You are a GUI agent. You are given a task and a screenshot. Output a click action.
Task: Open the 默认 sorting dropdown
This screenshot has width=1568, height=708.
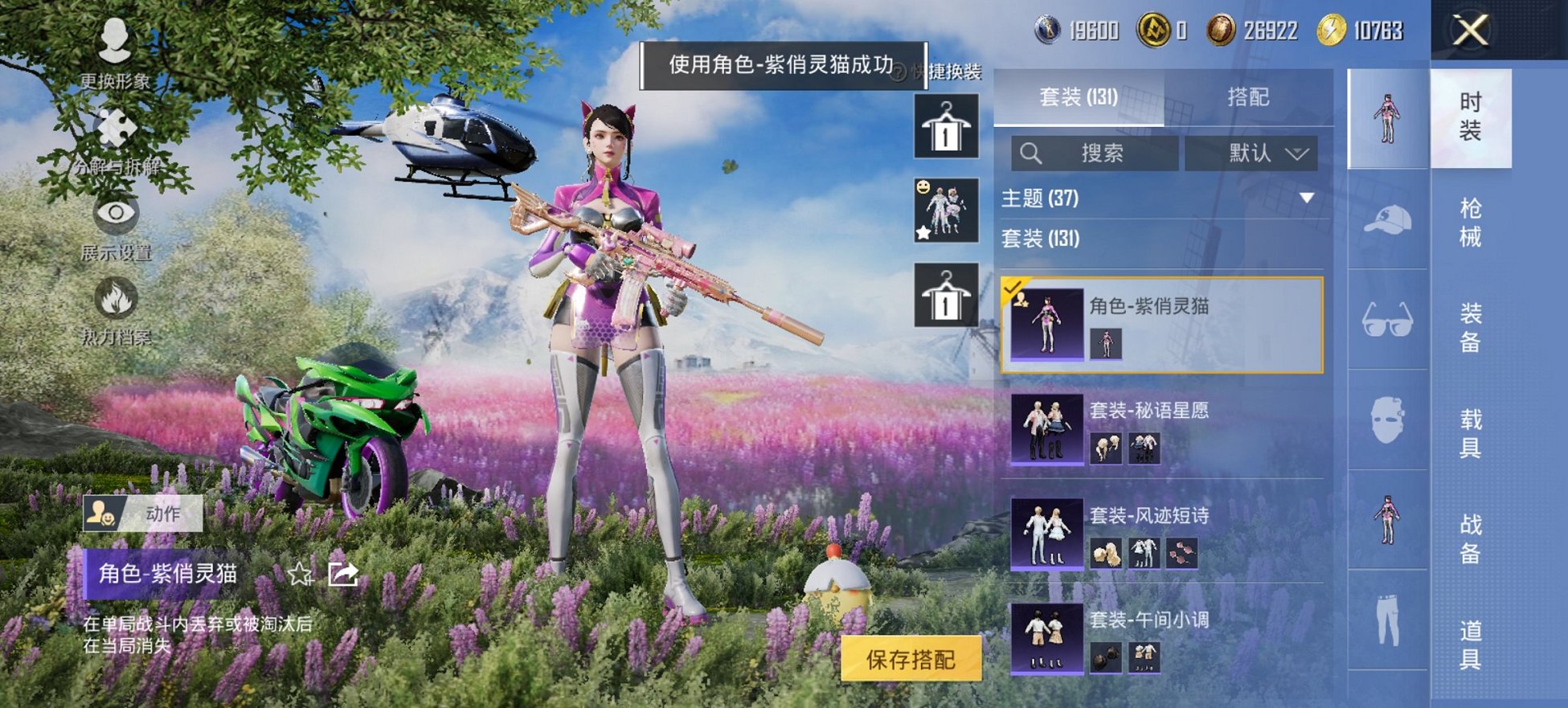click(1251, 153)
